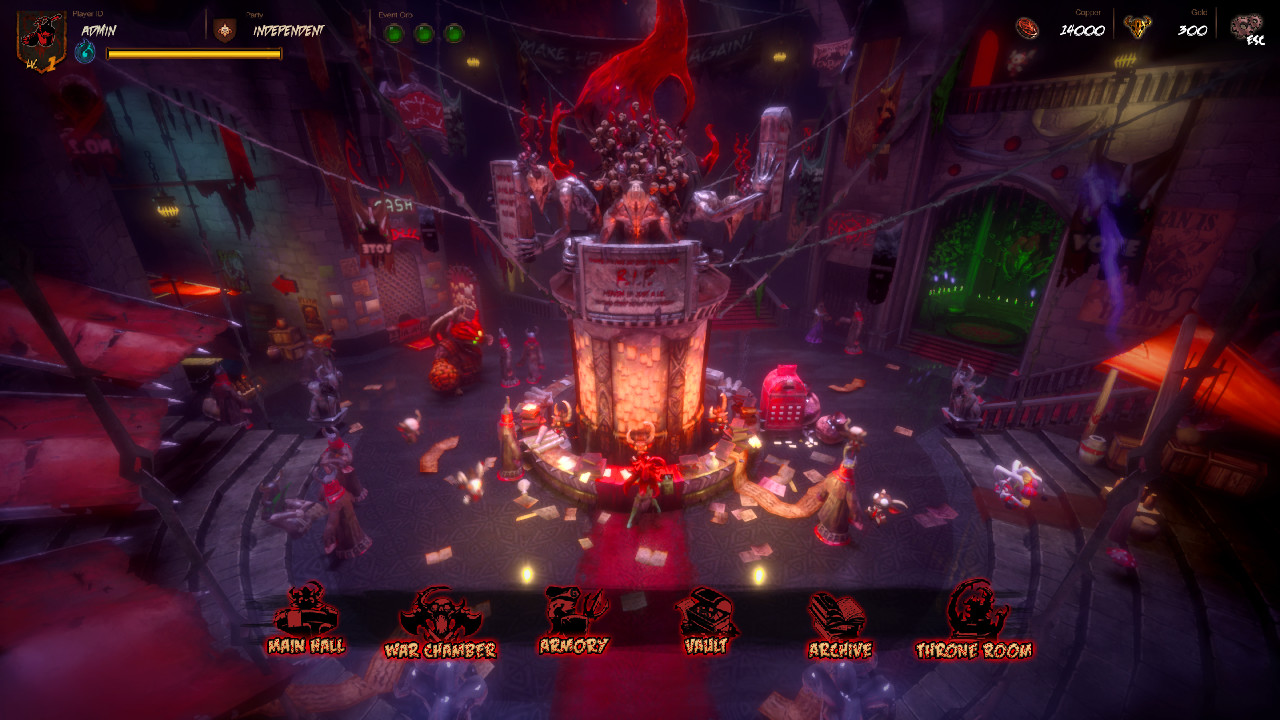Select the Throne Room
Image resolution: width=1280 pixels, height=720 pixels.
click(x=974, y=621)
